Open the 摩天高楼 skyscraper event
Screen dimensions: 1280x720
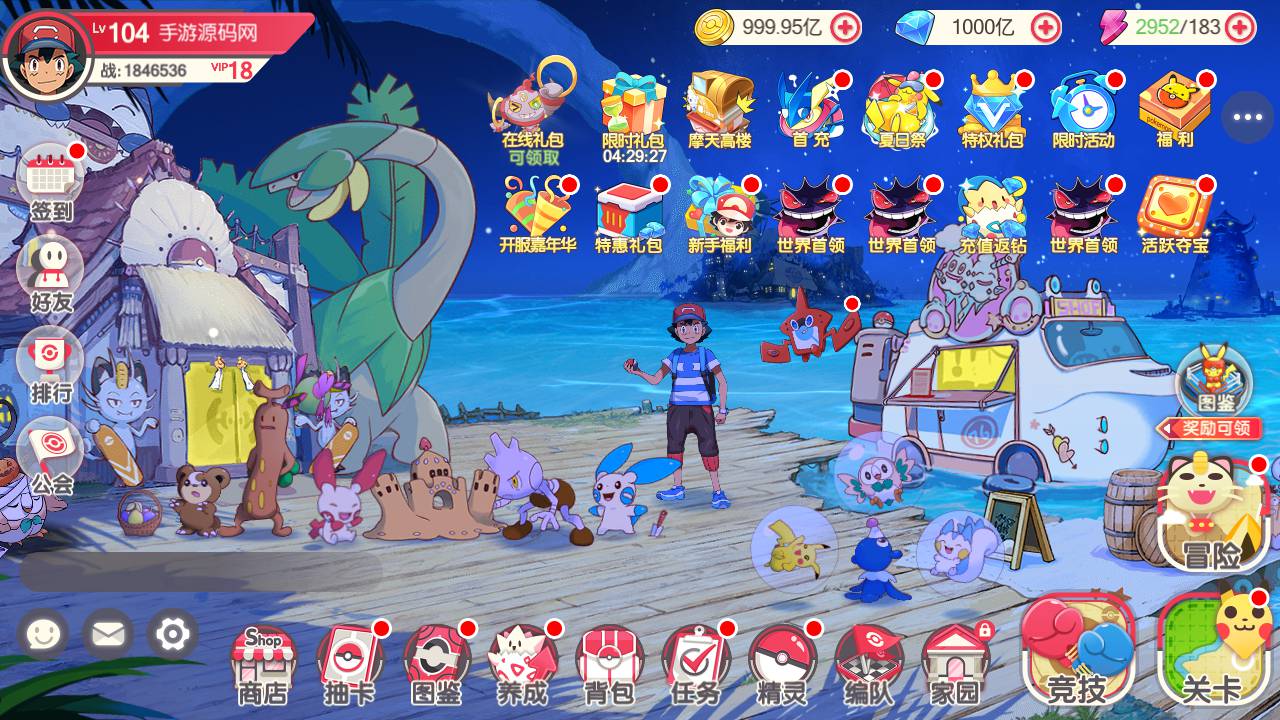pyautogui.click(x=719, y=112)
